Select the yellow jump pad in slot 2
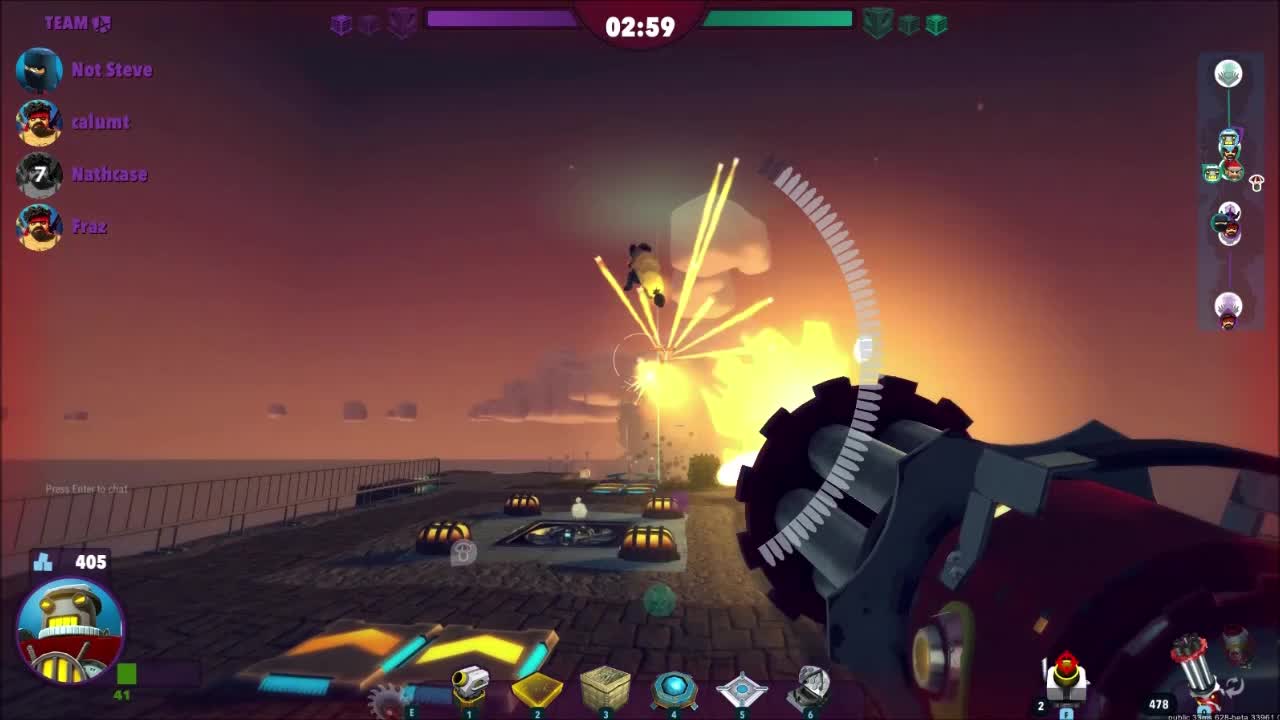1280x720 pixels. (x=535, y=688)
